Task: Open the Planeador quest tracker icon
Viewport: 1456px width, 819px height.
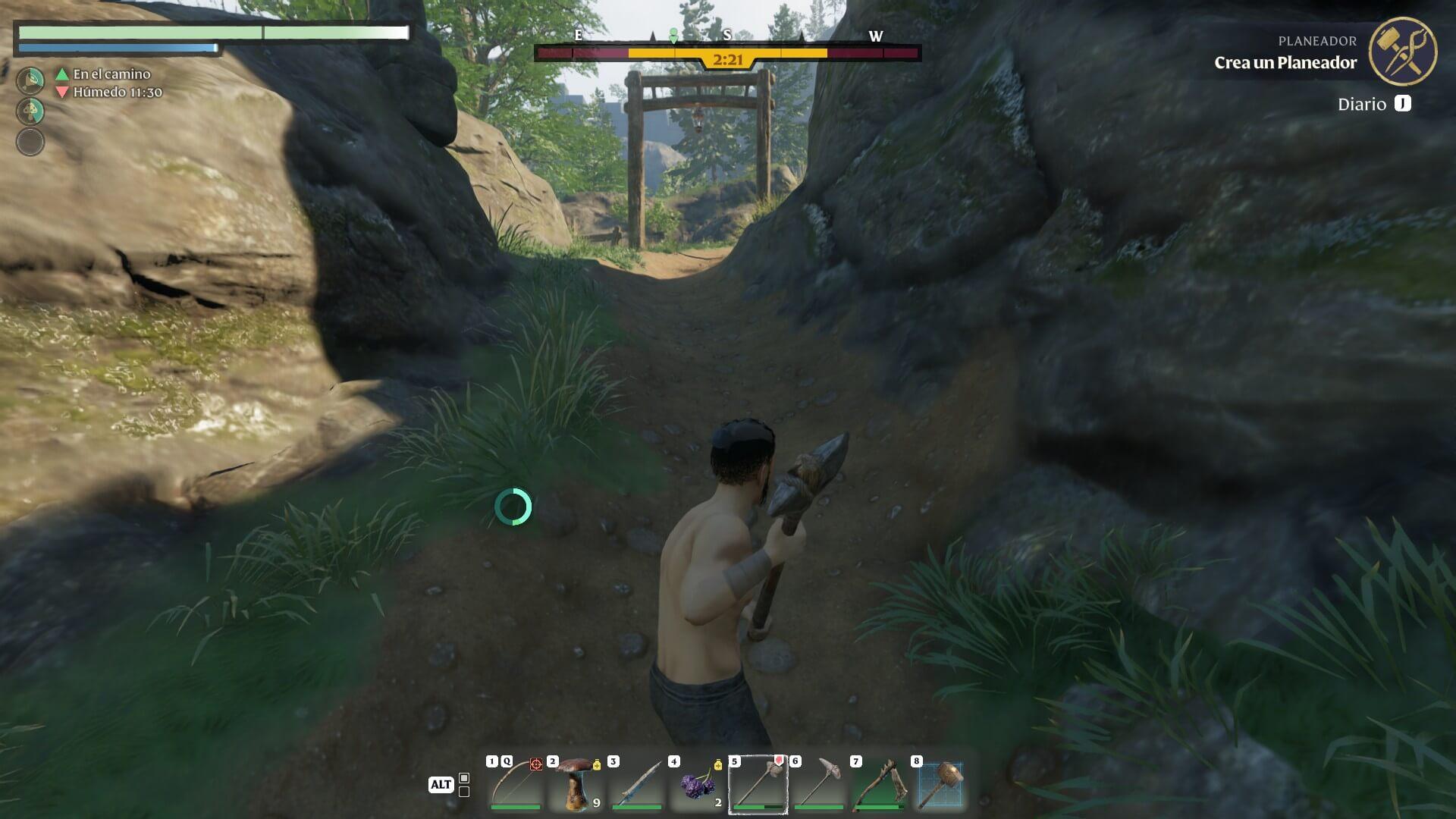Action: (x=1402, y=51)
